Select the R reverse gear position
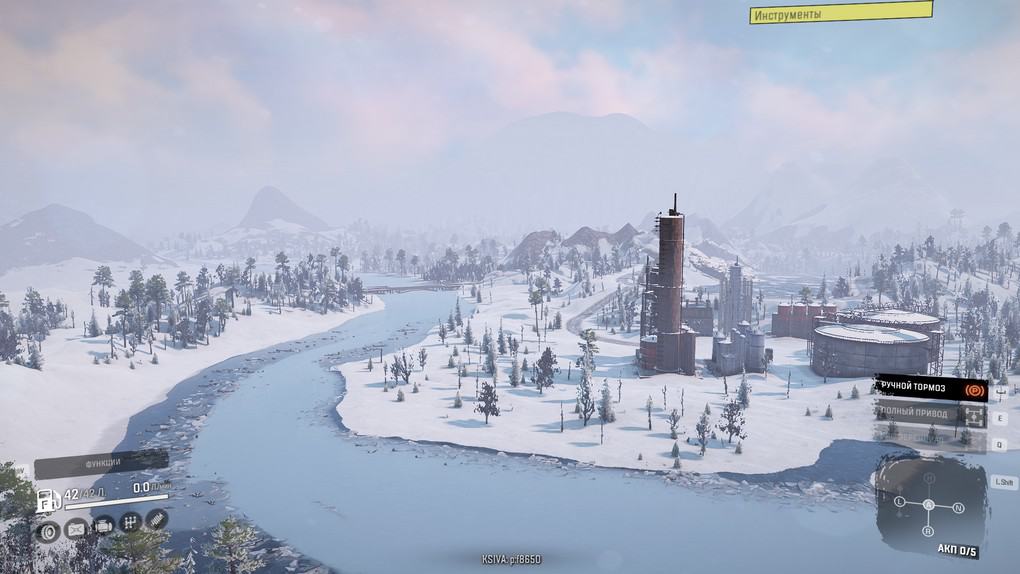 click(x=928, y=531)
